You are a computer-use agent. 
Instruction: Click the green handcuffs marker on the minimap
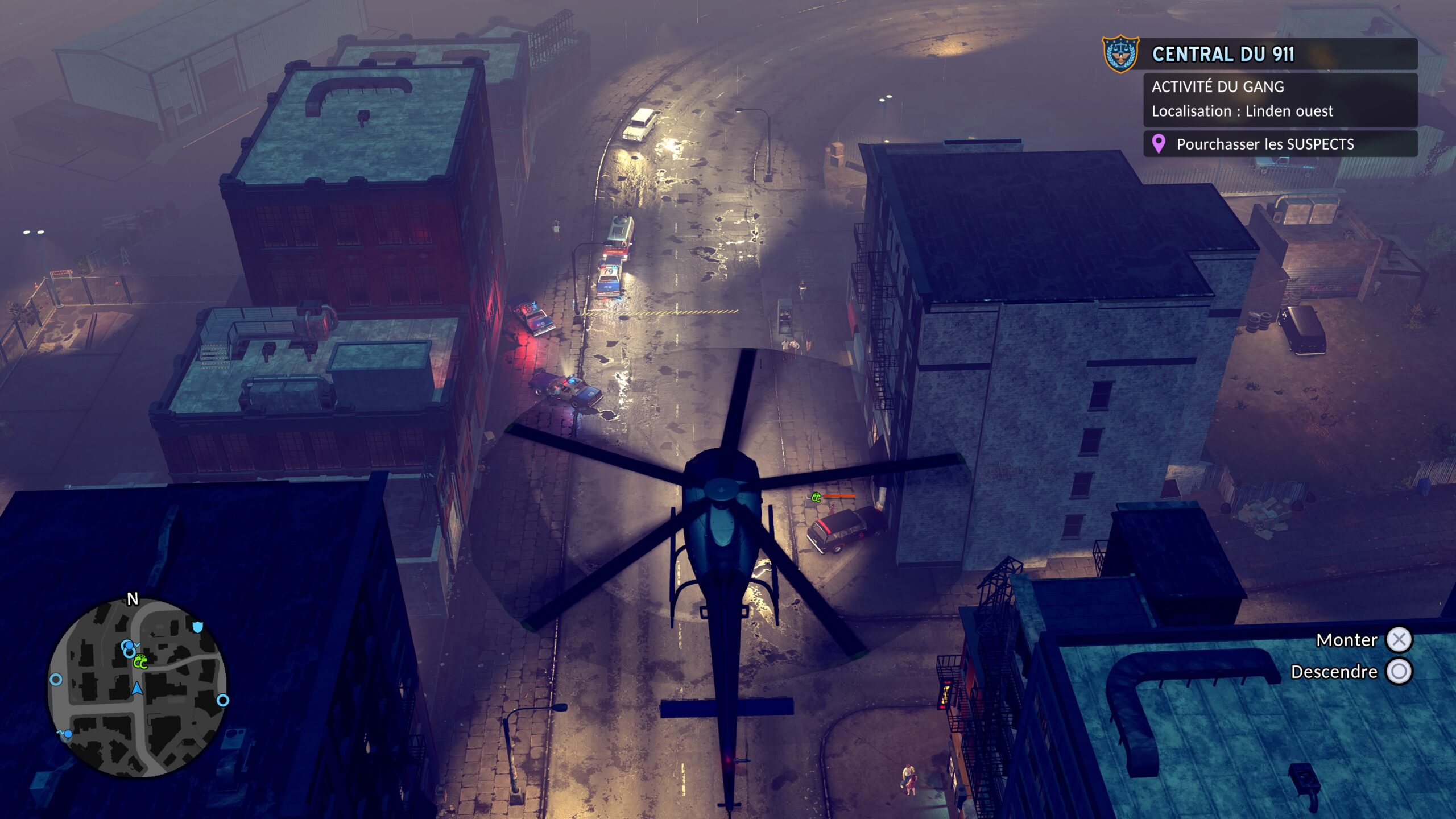[x=140, y=662]
